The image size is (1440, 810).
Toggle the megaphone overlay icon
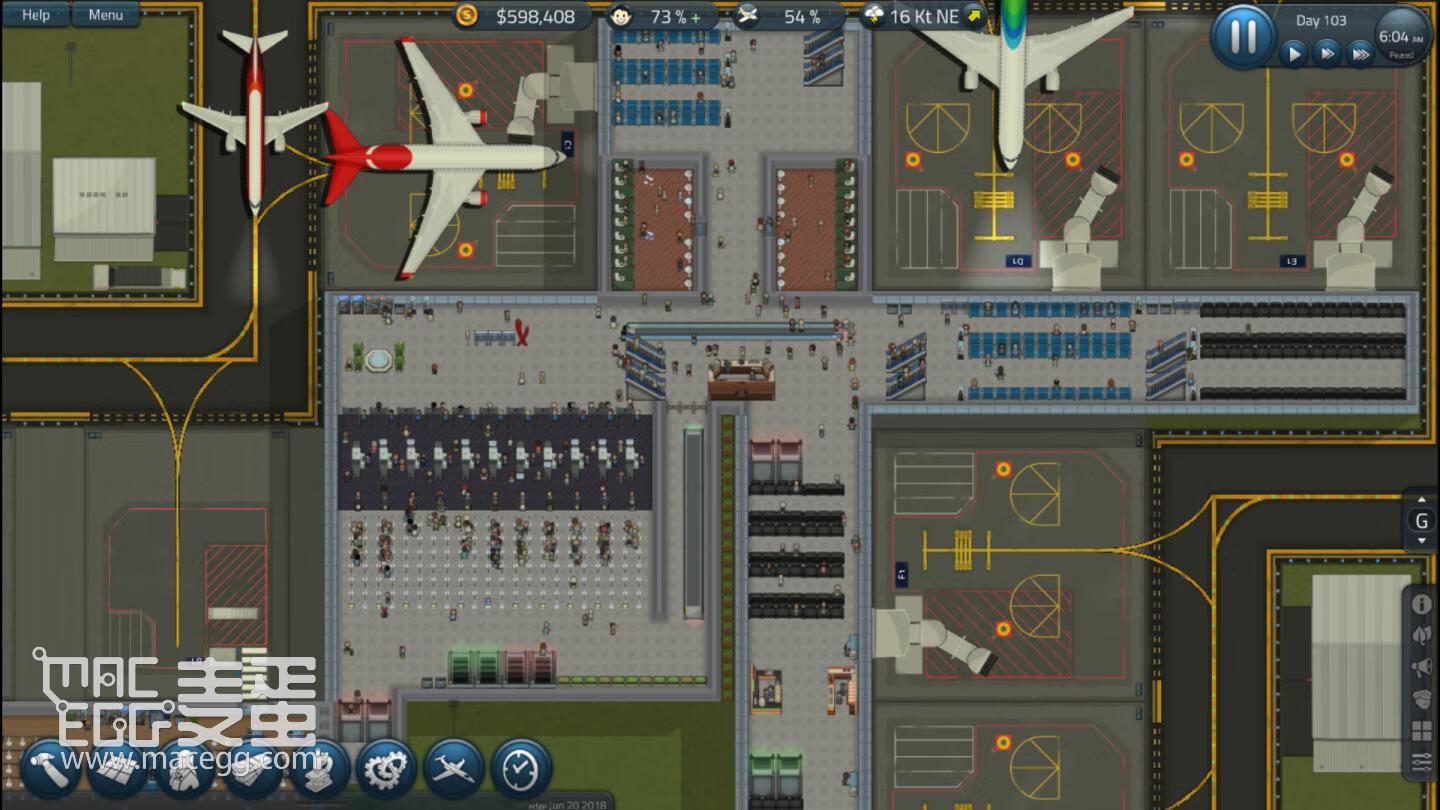[1421, 667]
